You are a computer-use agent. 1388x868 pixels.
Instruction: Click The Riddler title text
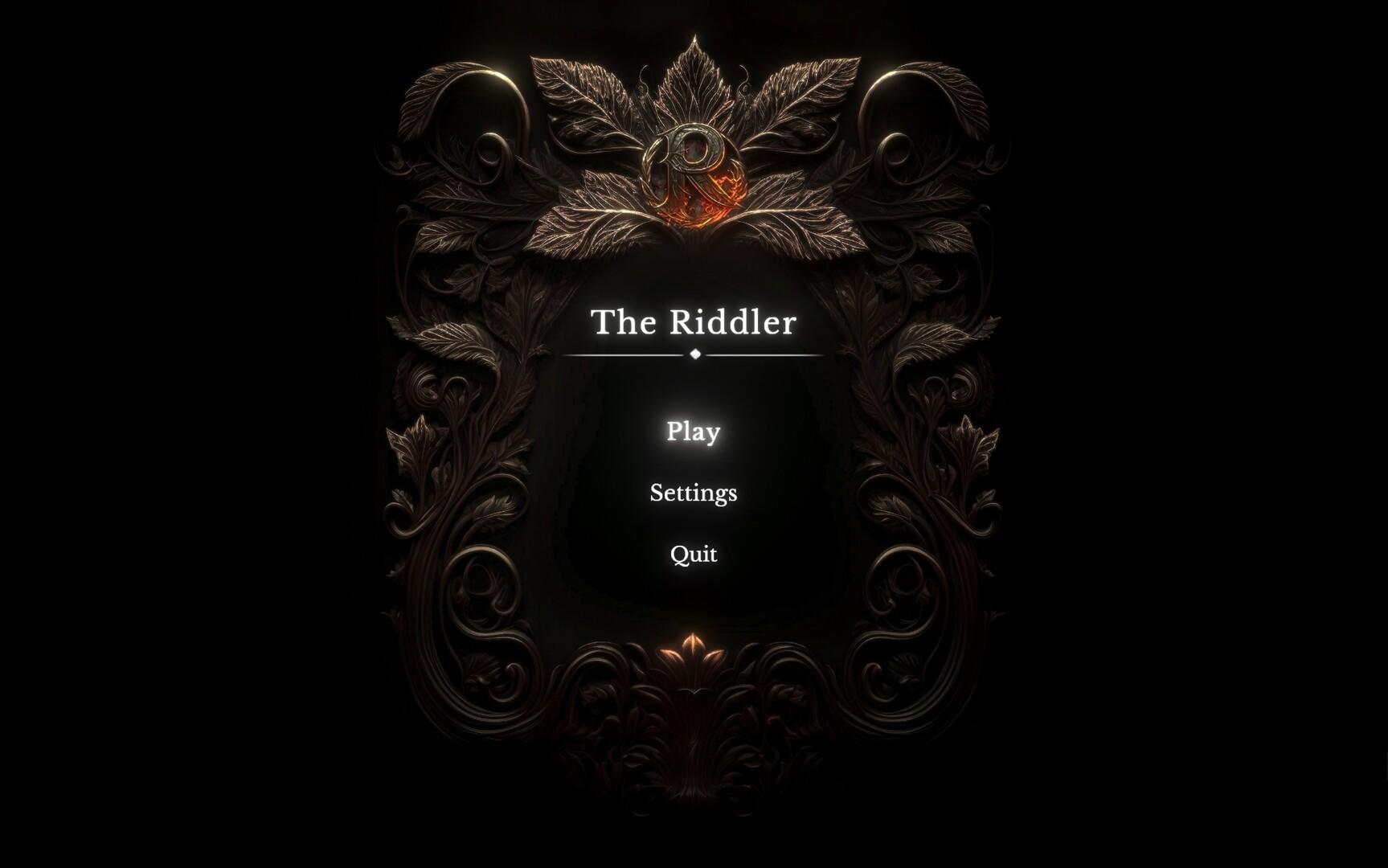click(694, 321)
